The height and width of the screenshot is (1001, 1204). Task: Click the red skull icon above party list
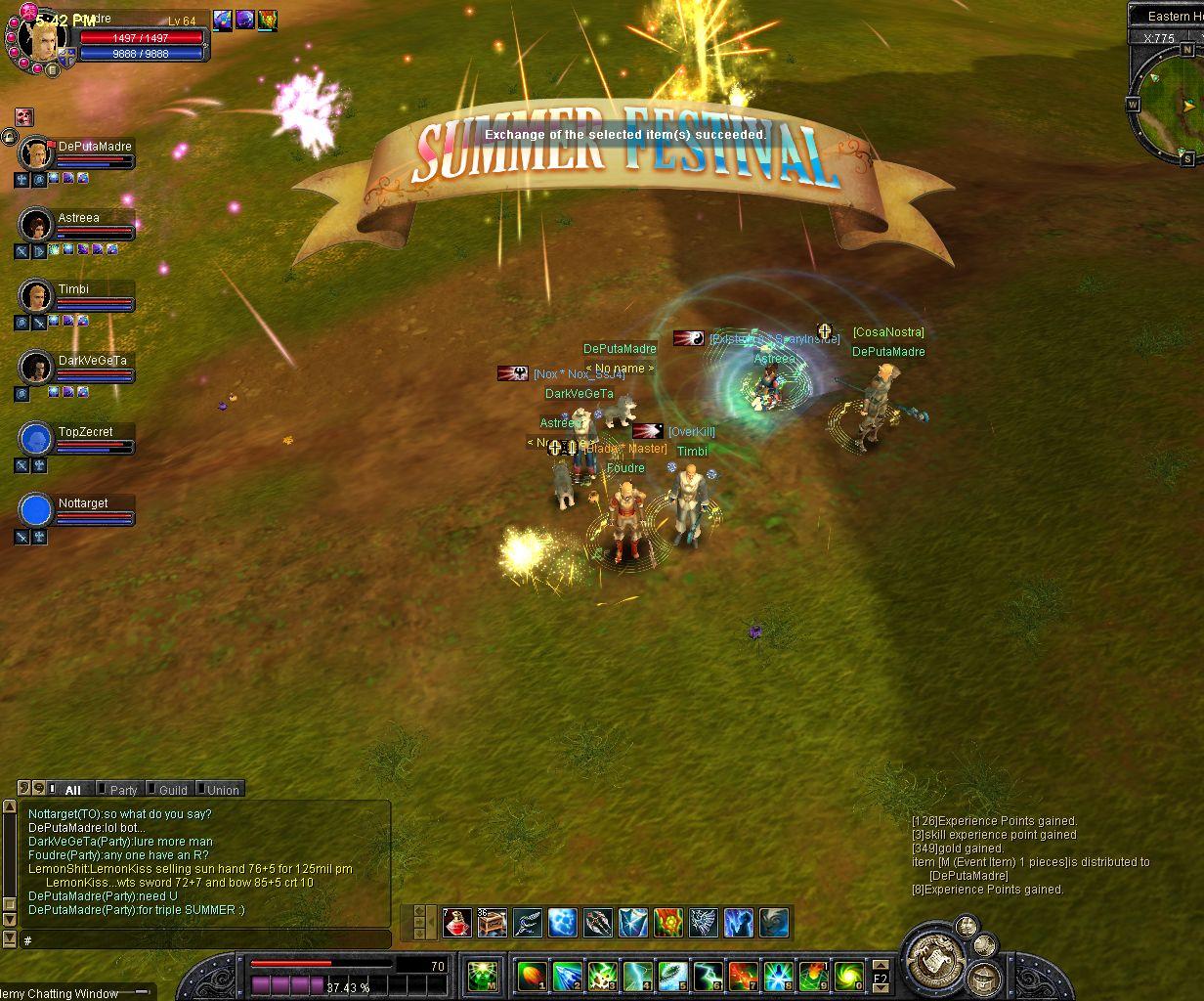23,117
